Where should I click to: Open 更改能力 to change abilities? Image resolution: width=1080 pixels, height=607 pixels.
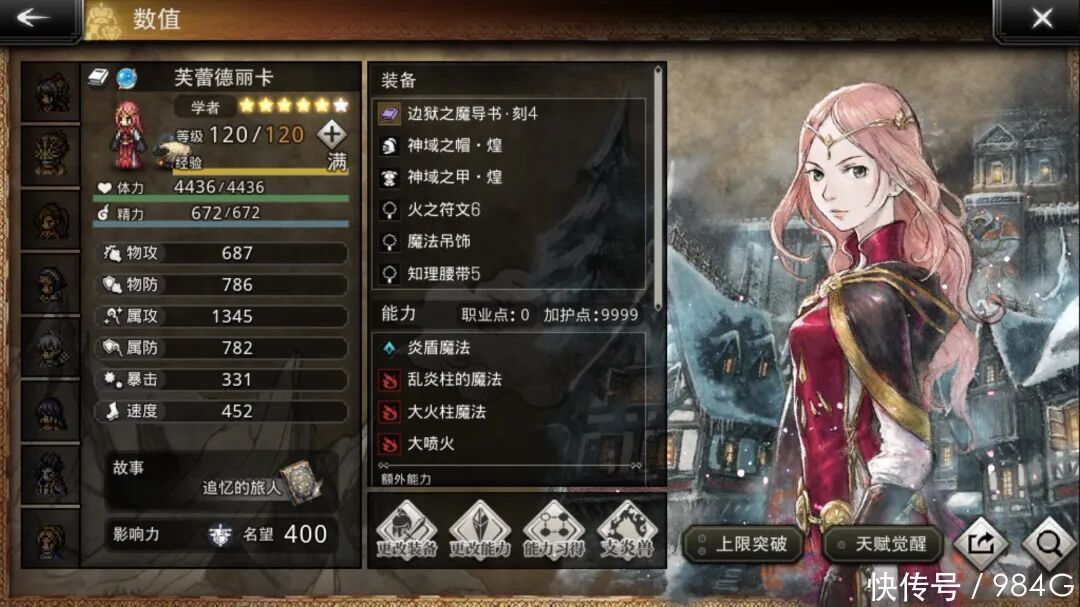click(x=480, y=532)
